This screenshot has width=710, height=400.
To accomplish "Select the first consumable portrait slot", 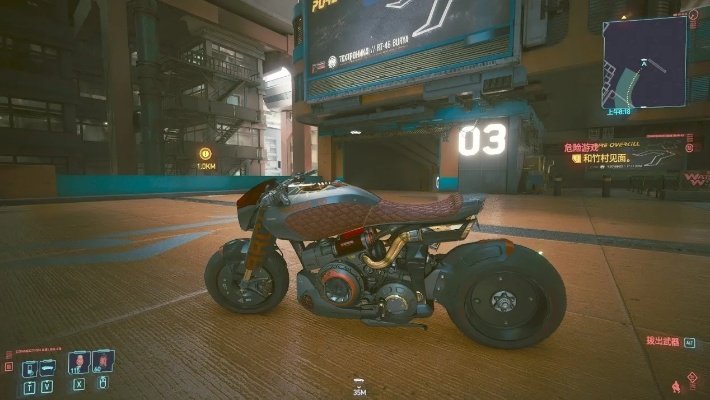I will pos(78,362).
